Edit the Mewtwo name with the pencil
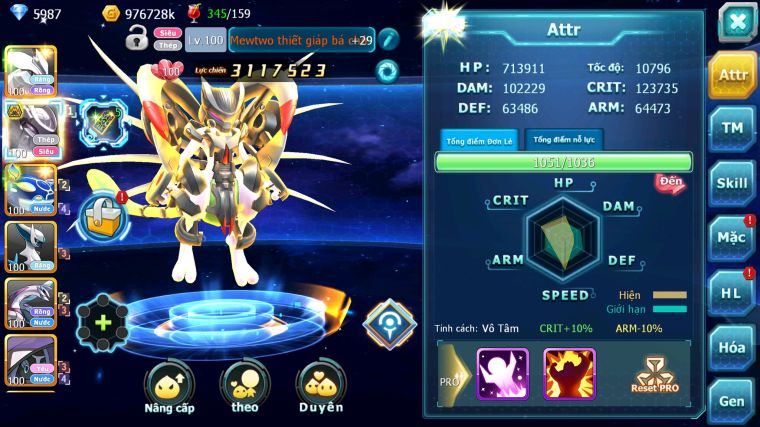The image size is (760, 427). tap(388, 40)
